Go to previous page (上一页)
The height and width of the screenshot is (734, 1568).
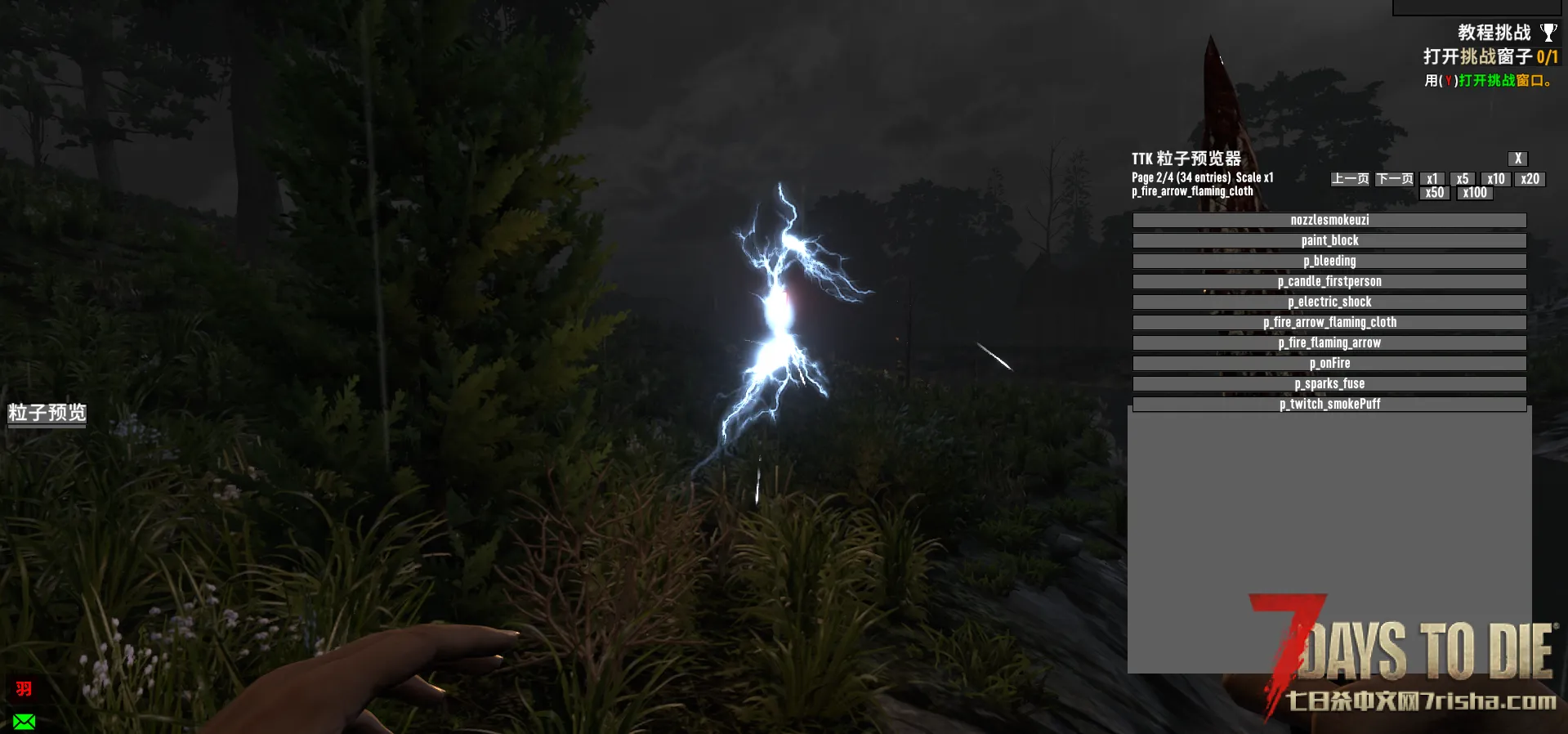coord(1350,179)
